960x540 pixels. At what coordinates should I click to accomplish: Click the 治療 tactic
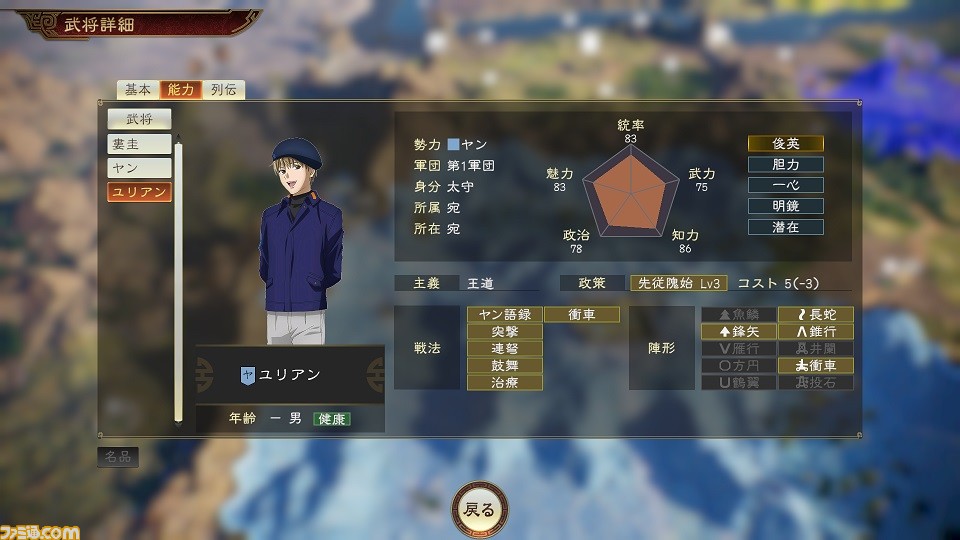pyautogui.click(x=504, y=382)
